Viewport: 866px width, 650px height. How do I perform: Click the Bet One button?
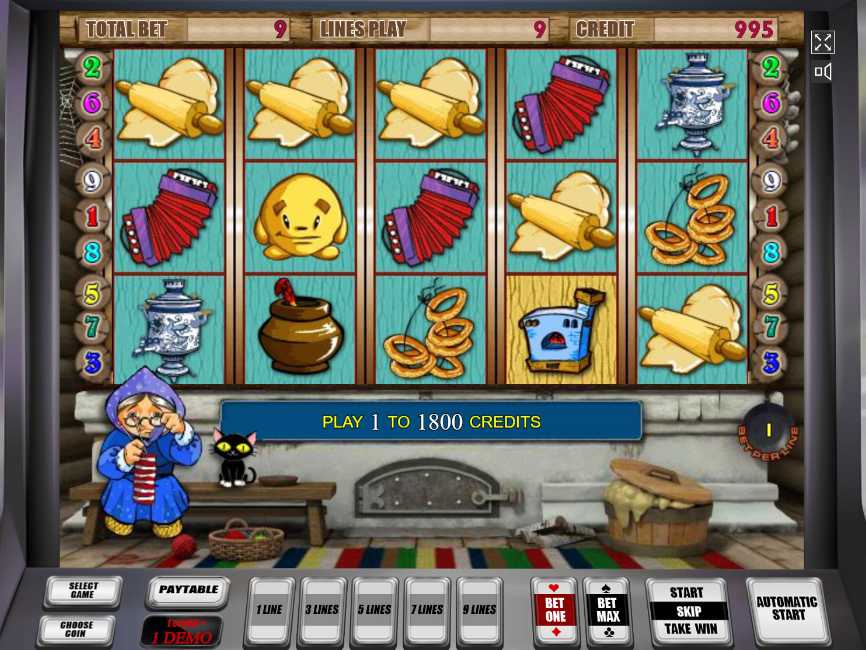click(555, 610)
